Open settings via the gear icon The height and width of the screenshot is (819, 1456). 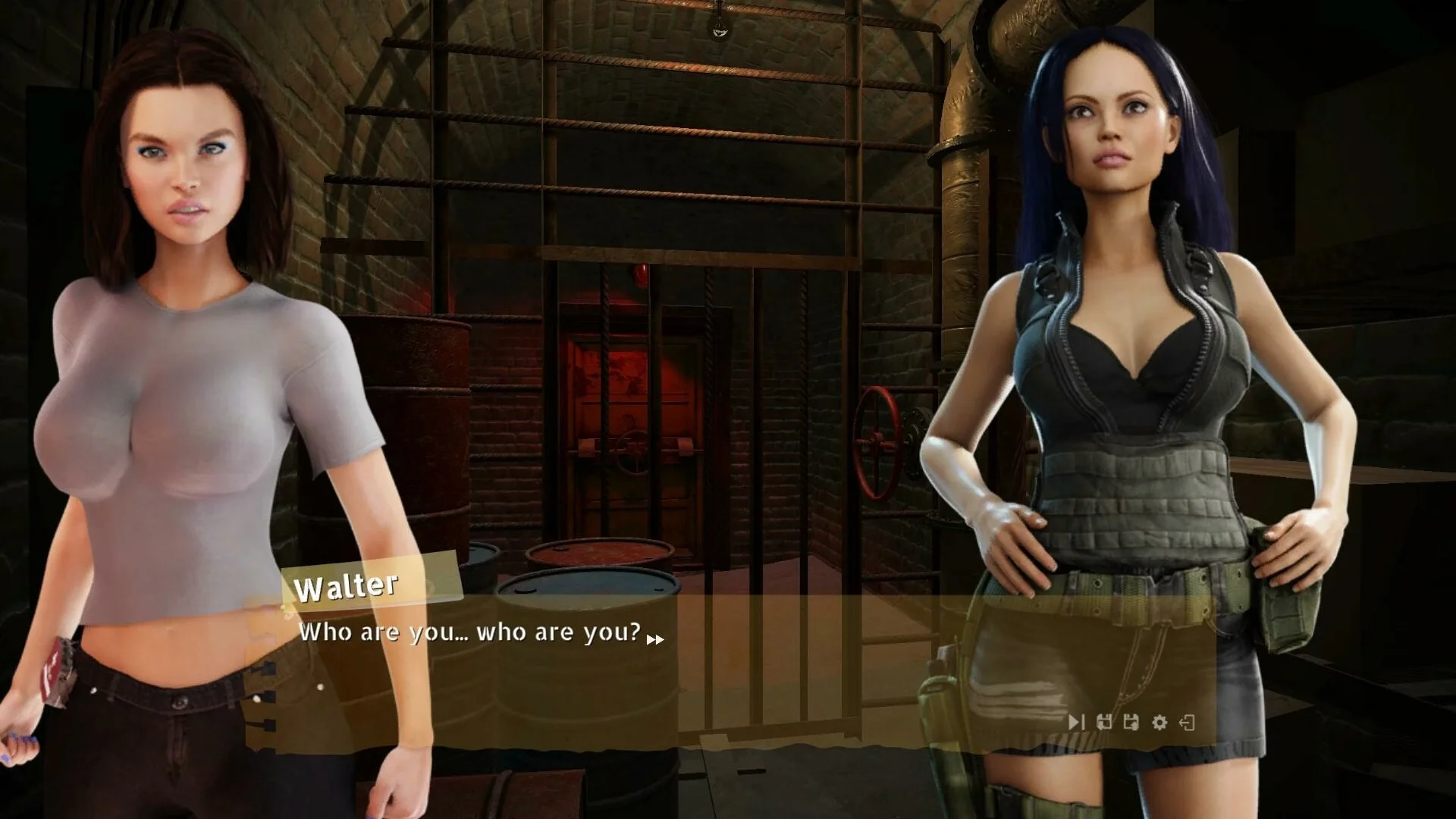click(1159, 722)
